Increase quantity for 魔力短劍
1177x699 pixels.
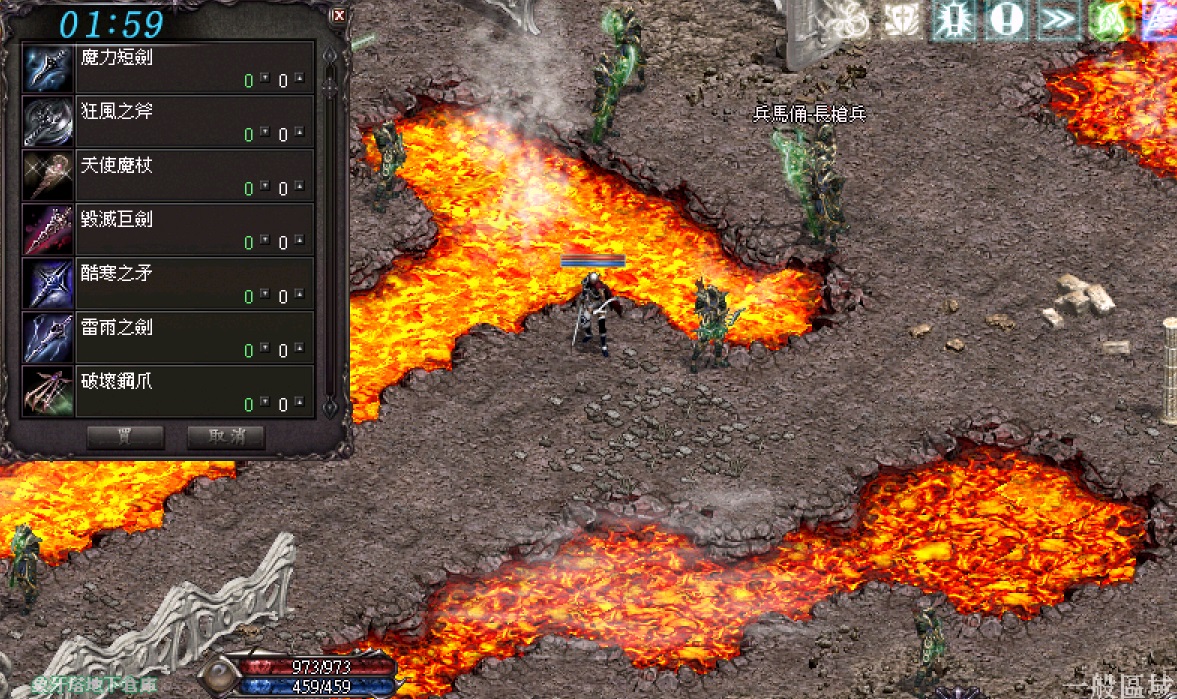[x=298, y=76]
